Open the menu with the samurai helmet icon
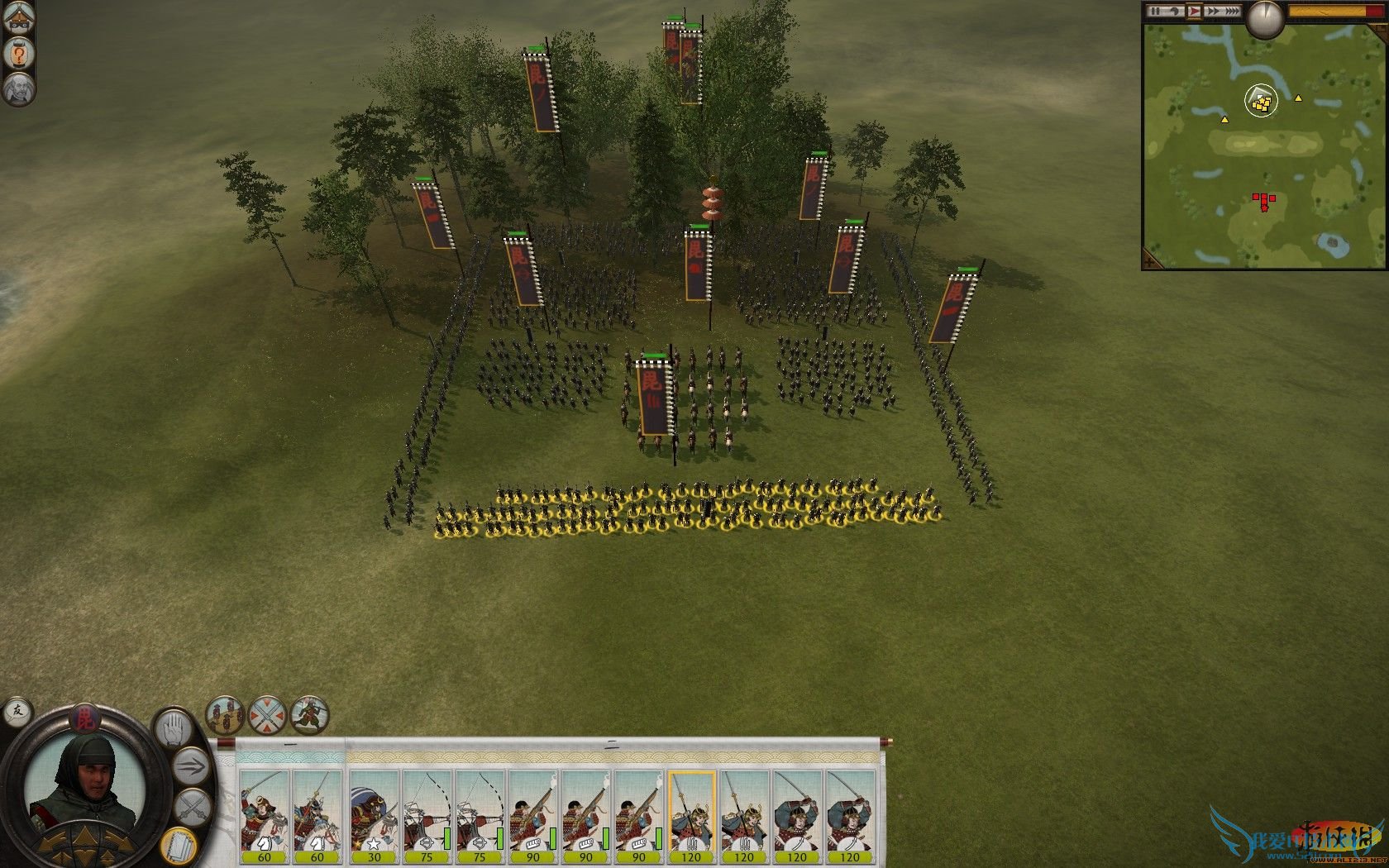Viewport: 1389px width, 868px height. [x=18, y=17]
